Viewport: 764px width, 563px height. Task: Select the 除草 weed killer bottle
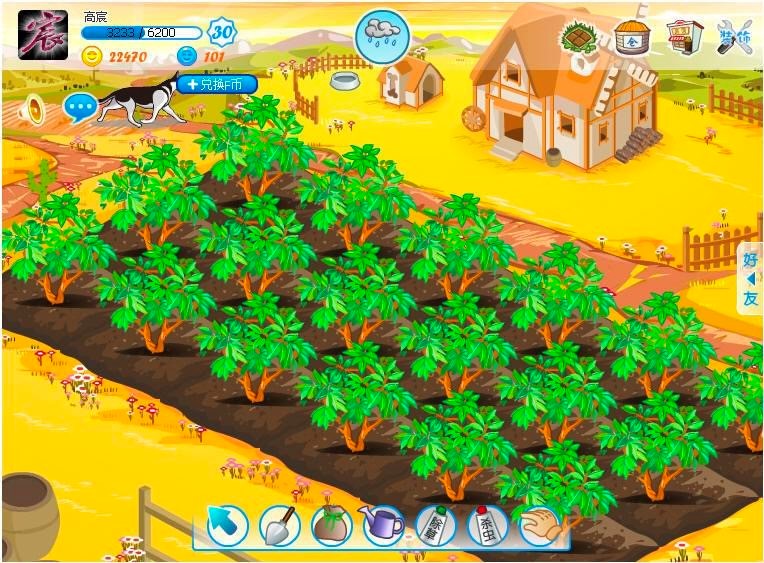tap(436, 524)
